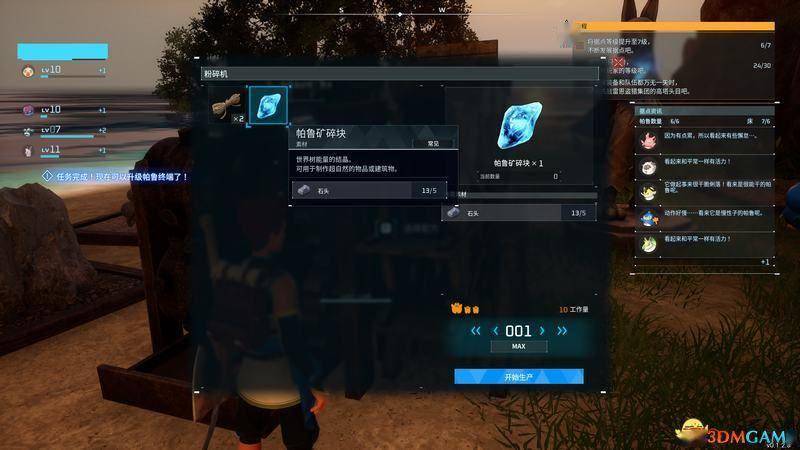Select the Paldium fragment recipe slot
Screen dimensions: 800x450
pyautogui.click(x=267, y=106)
